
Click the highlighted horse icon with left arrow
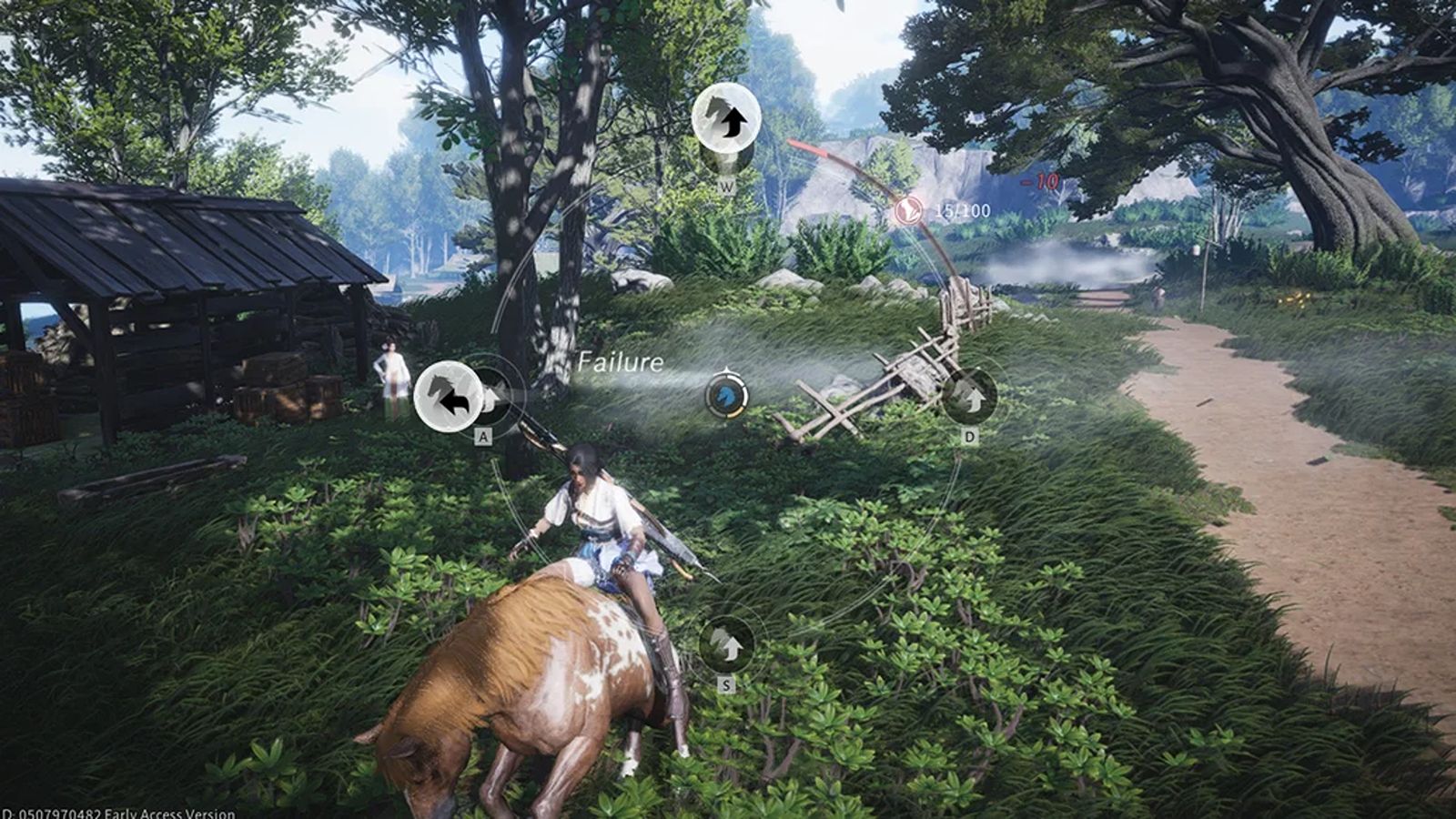pos(449,396)
